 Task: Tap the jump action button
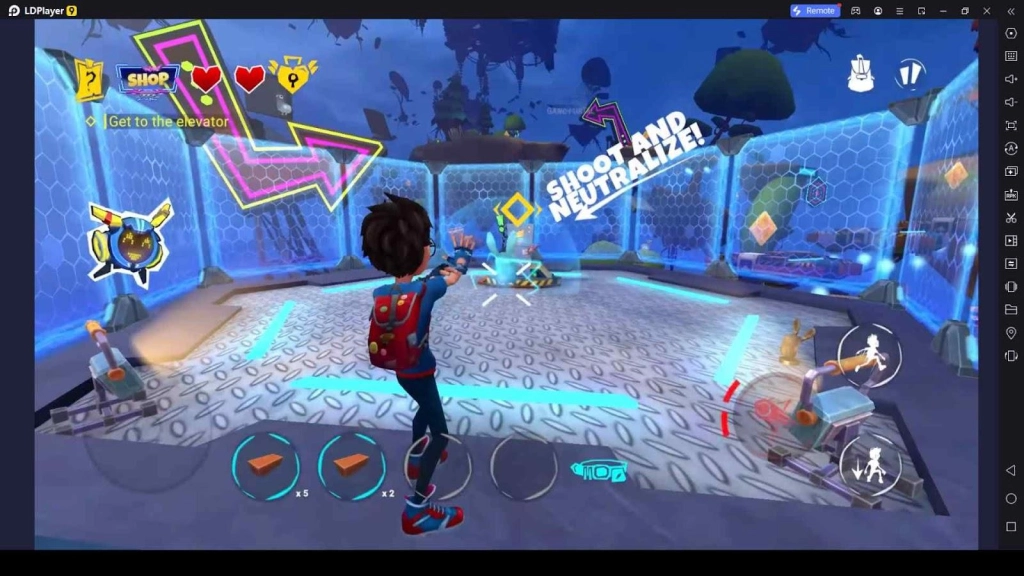tap(869, 355)
